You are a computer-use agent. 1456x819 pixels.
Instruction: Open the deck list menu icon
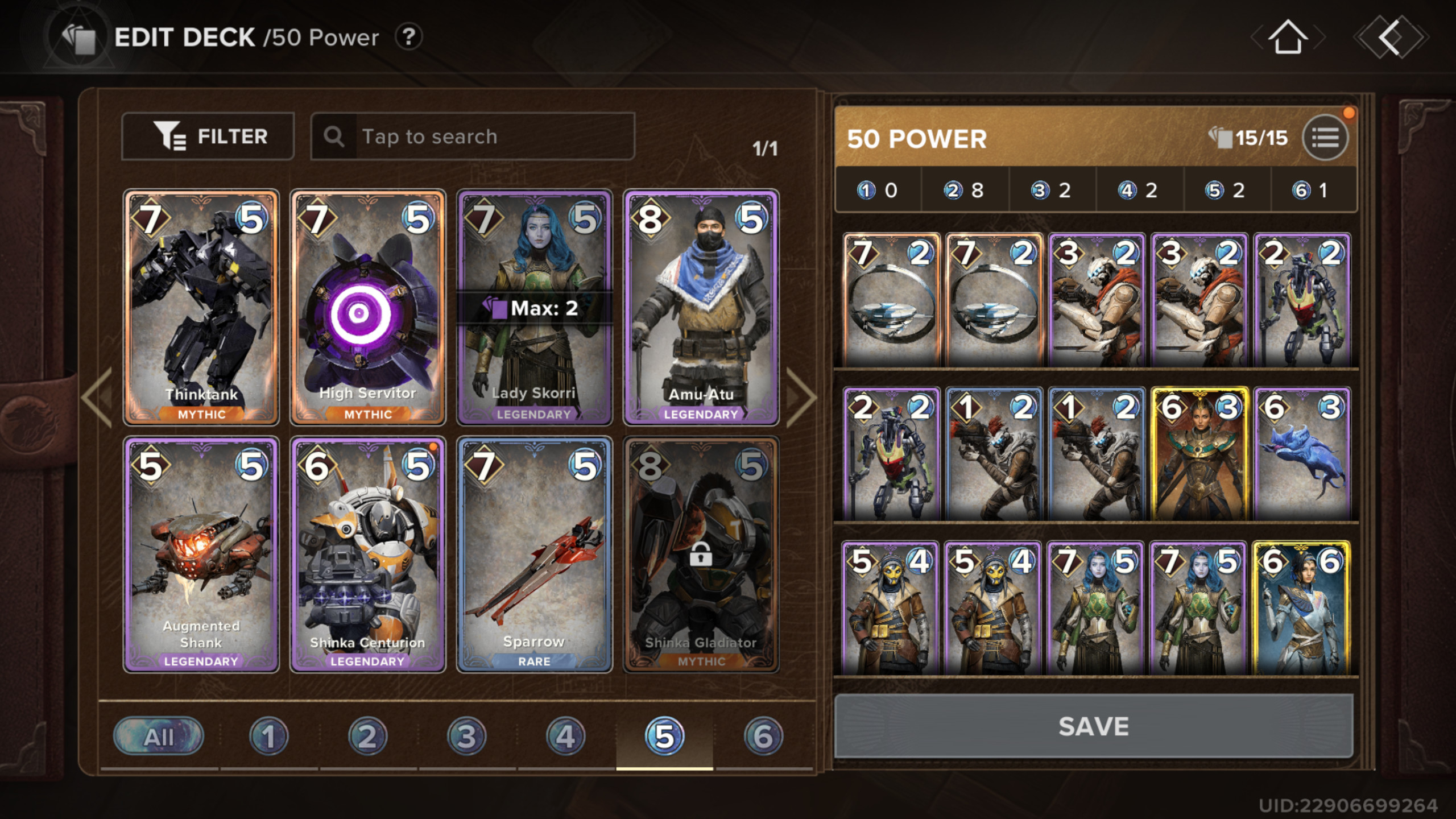click(1325, 138)
